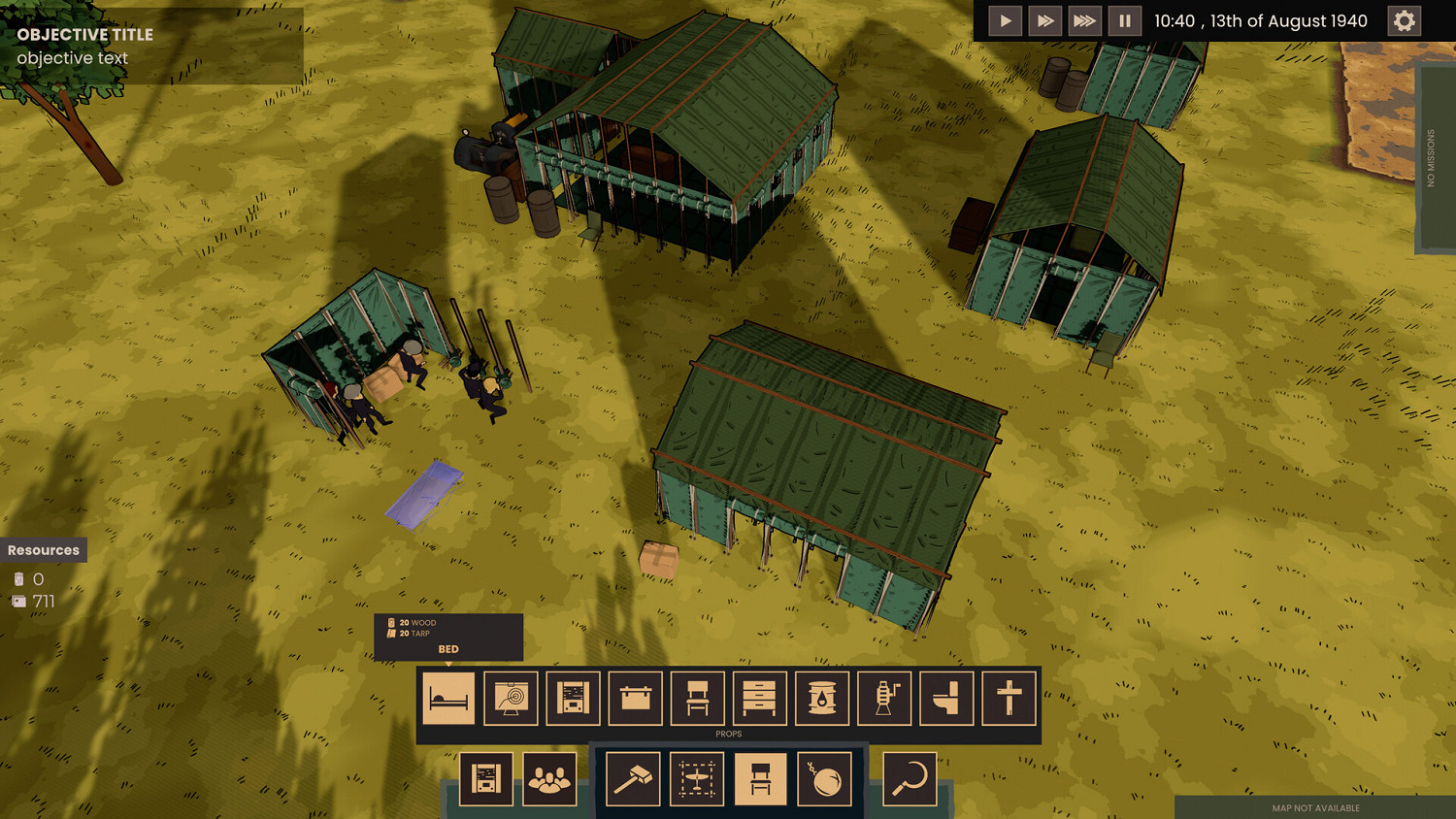Open the personnel squad panel
Image resolution: width=1456 pixels, height=819 pixels.
coord(550,778)
